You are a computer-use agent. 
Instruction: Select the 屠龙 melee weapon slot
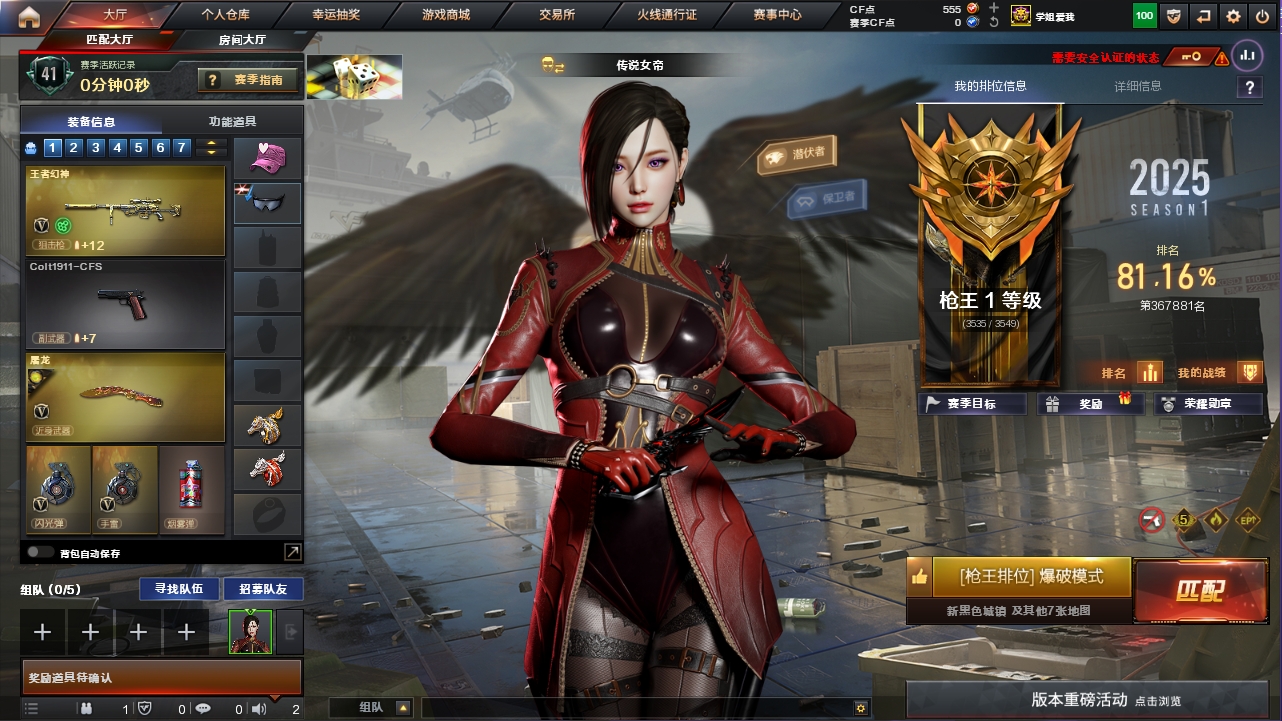coord(126,396)
